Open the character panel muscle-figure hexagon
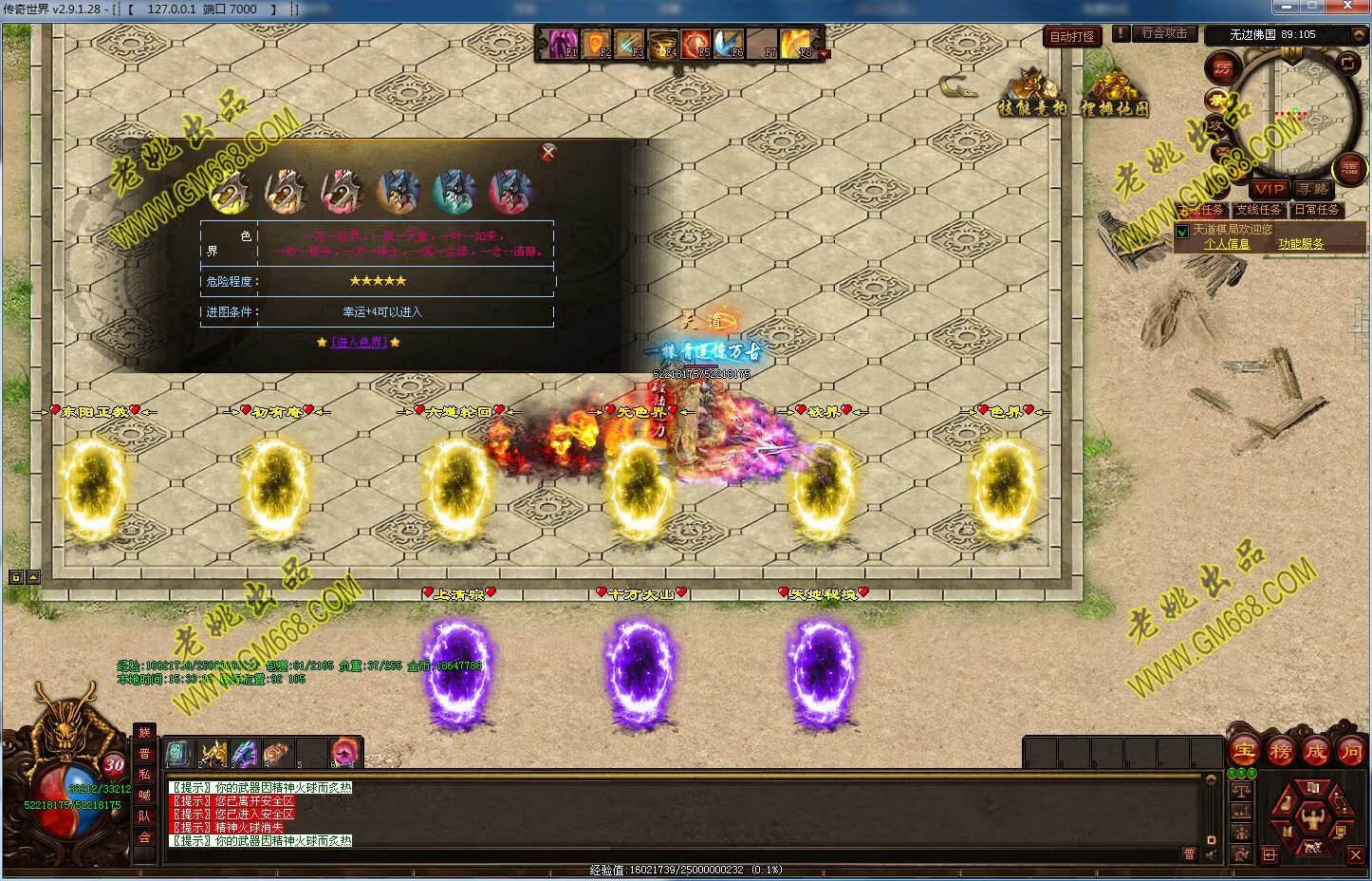 pos(1313,815)
